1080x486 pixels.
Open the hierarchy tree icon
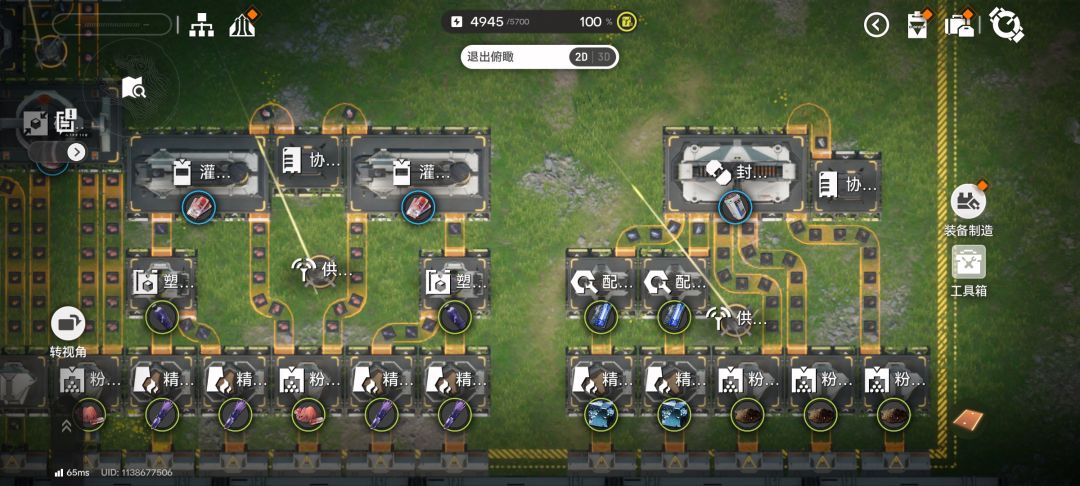[203, 24]
